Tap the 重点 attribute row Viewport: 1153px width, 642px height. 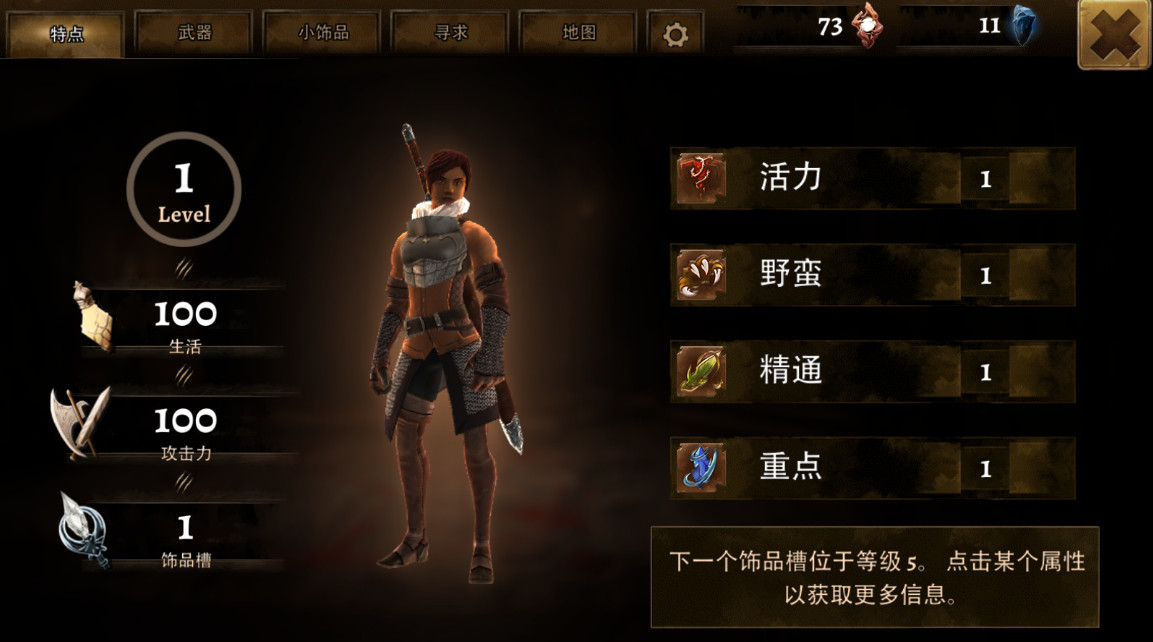[872, 468]
